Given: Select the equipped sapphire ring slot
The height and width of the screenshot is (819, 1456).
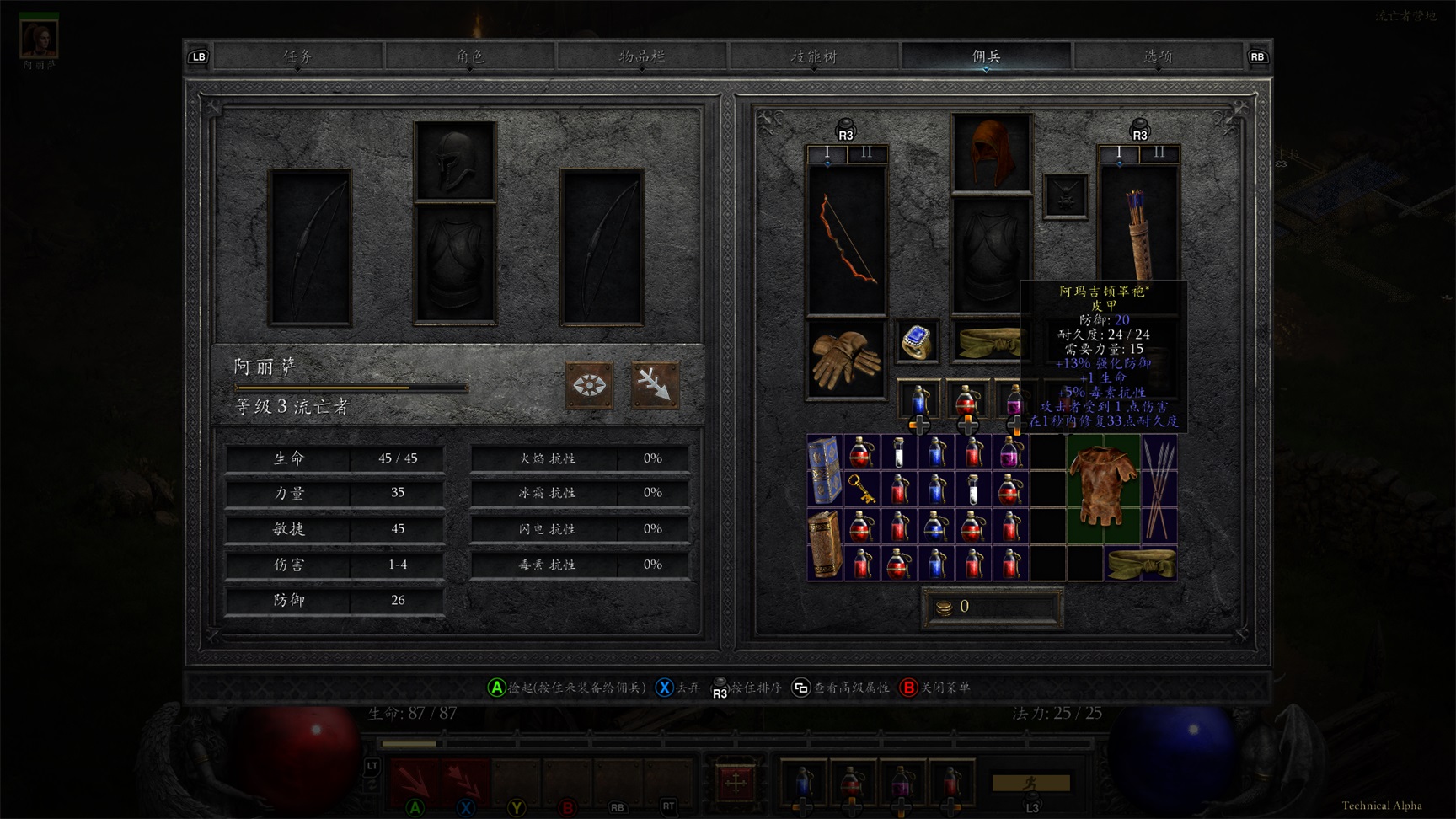Looking at the screenshot, I should point(917,341).
